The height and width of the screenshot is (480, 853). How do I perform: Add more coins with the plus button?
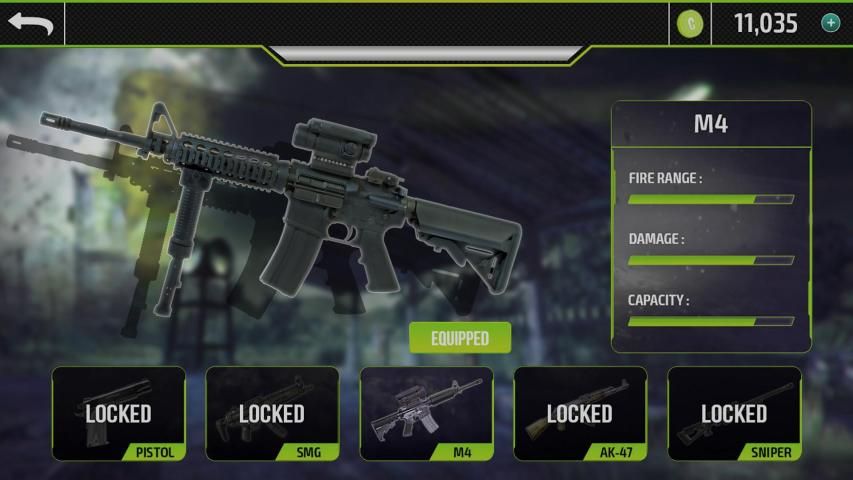pyautogui.click(x=830, y=23)
